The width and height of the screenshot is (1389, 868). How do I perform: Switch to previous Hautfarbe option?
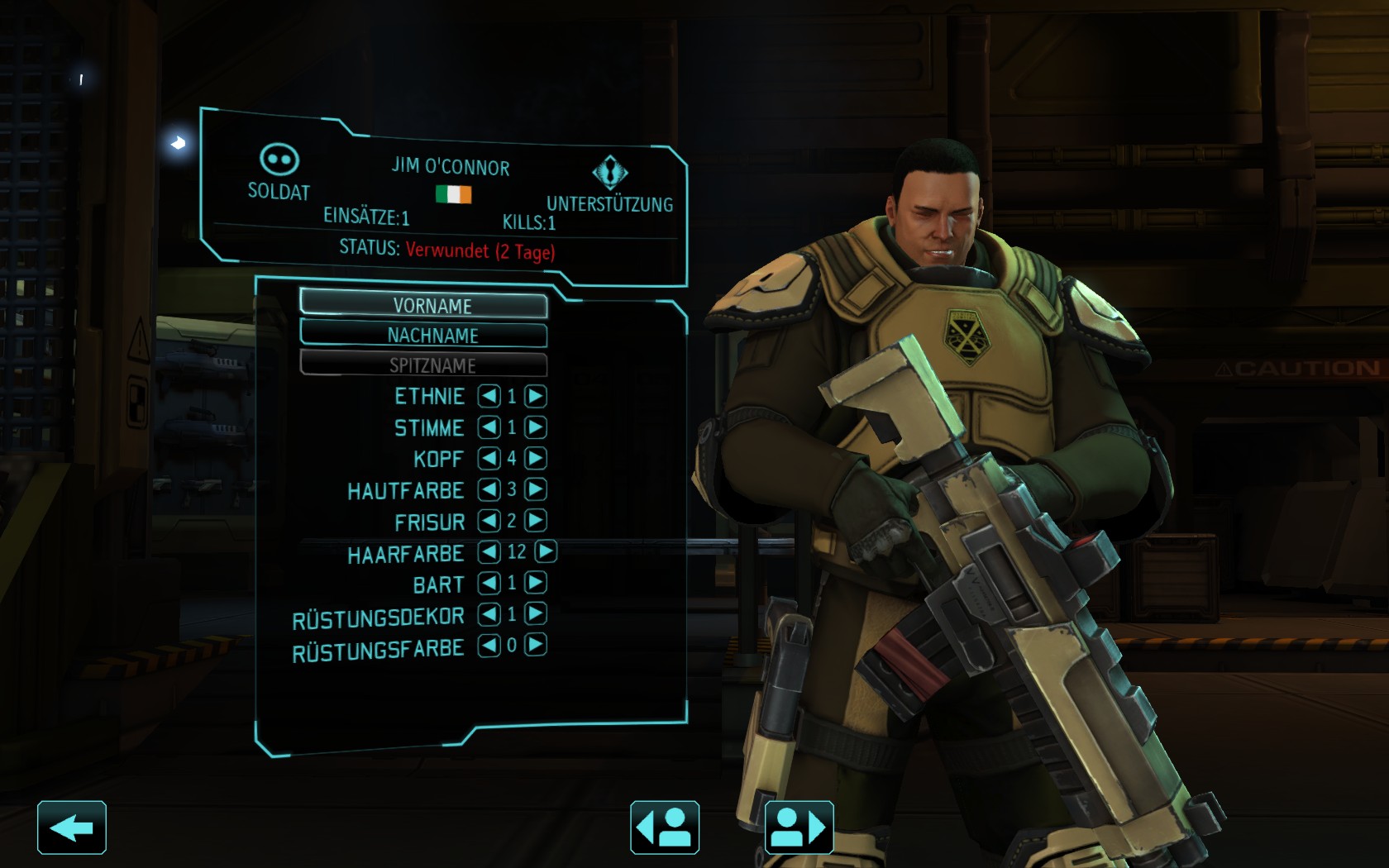[x=489, y=489]
